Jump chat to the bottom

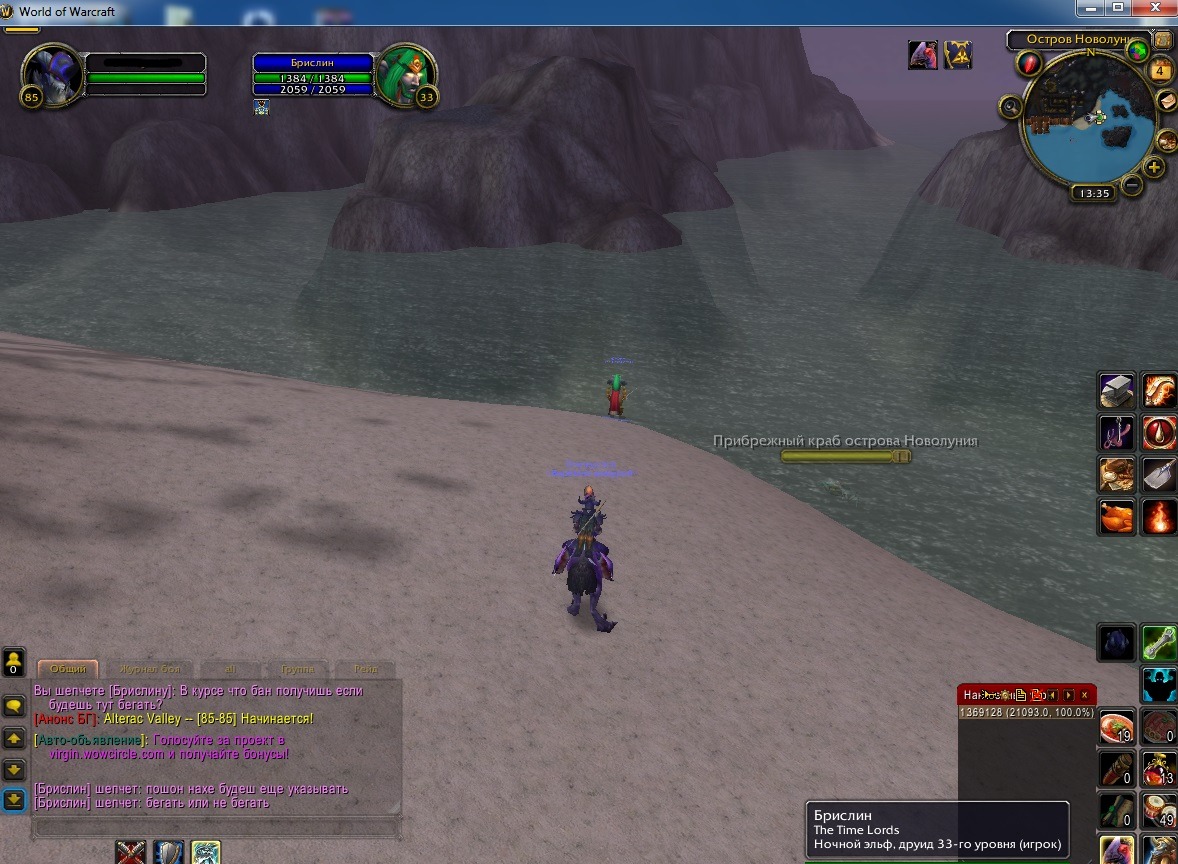point(14,799)
